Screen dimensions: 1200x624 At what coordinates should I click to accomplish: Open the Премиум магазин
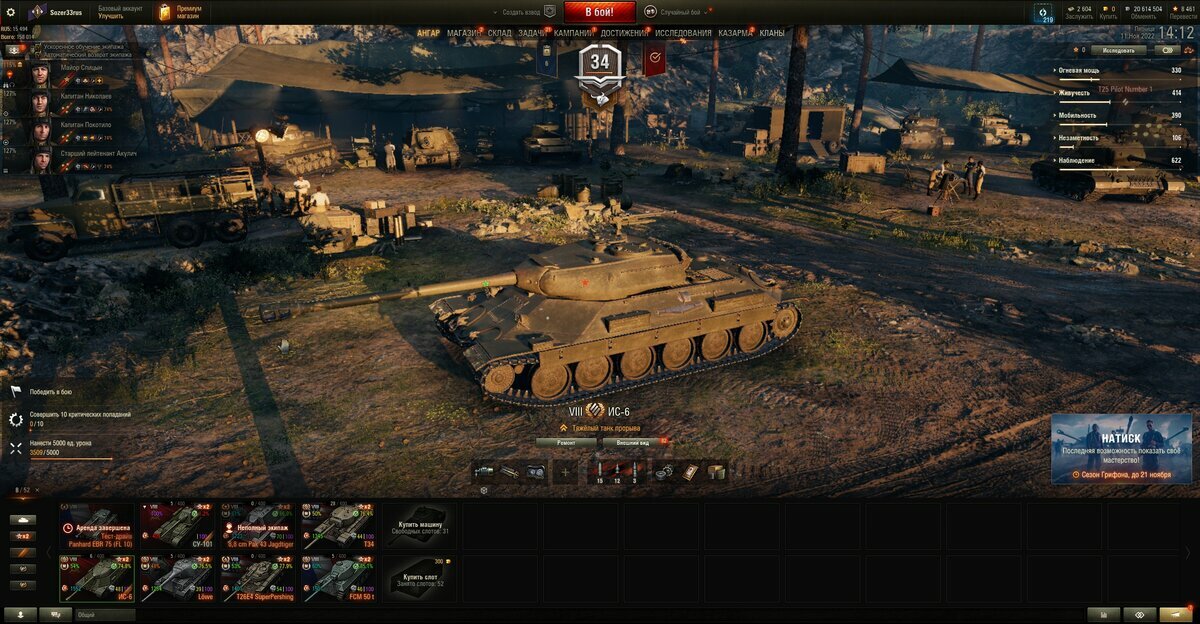click(x=181, y=12)
